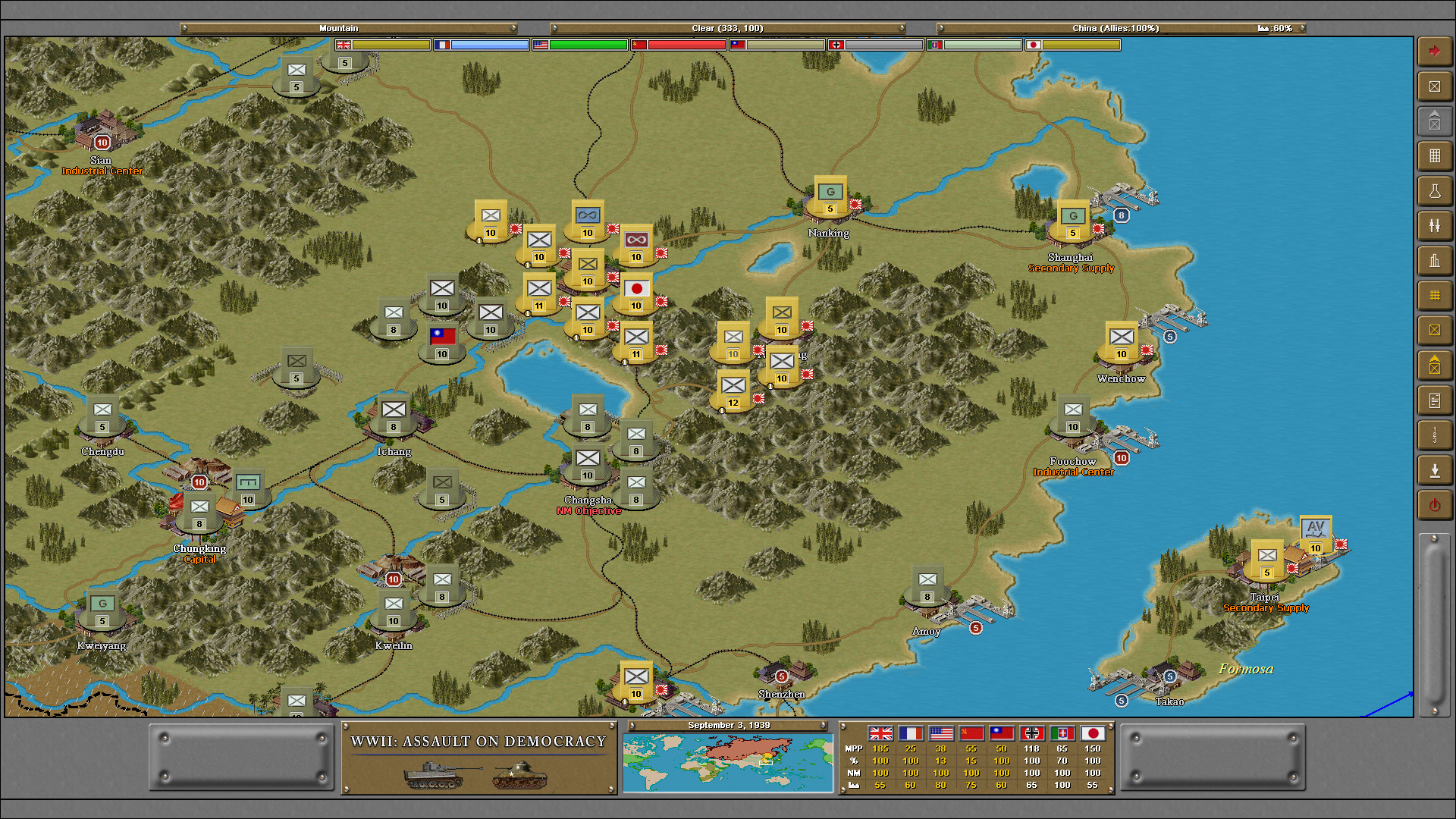
Task: Open the reports document icon
Action: pos(1435,400)
